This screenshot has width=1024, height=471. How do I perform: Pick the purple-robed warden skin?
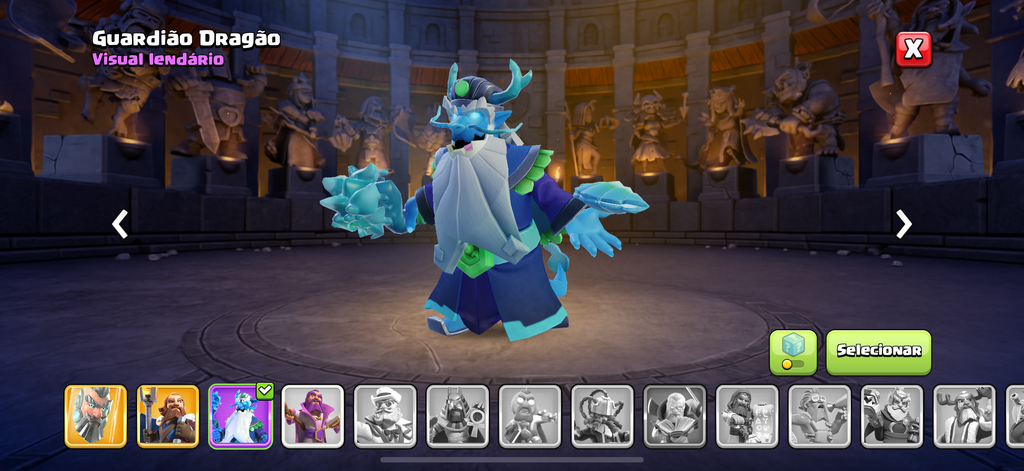(x=312, y=416)
